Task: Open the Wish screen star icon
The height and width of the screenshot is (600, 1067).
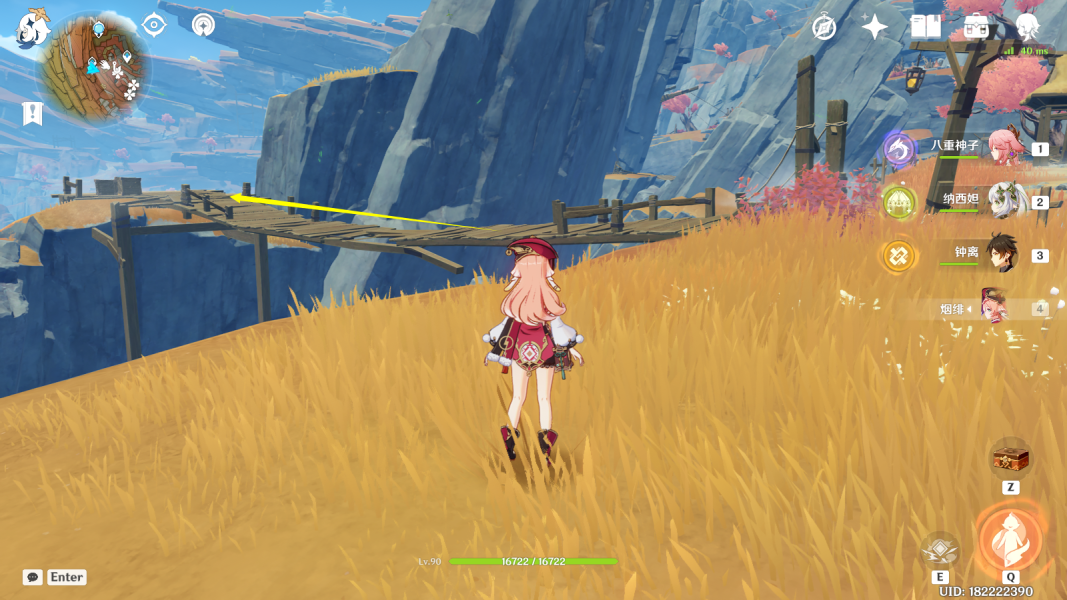Action: [875, 27]
